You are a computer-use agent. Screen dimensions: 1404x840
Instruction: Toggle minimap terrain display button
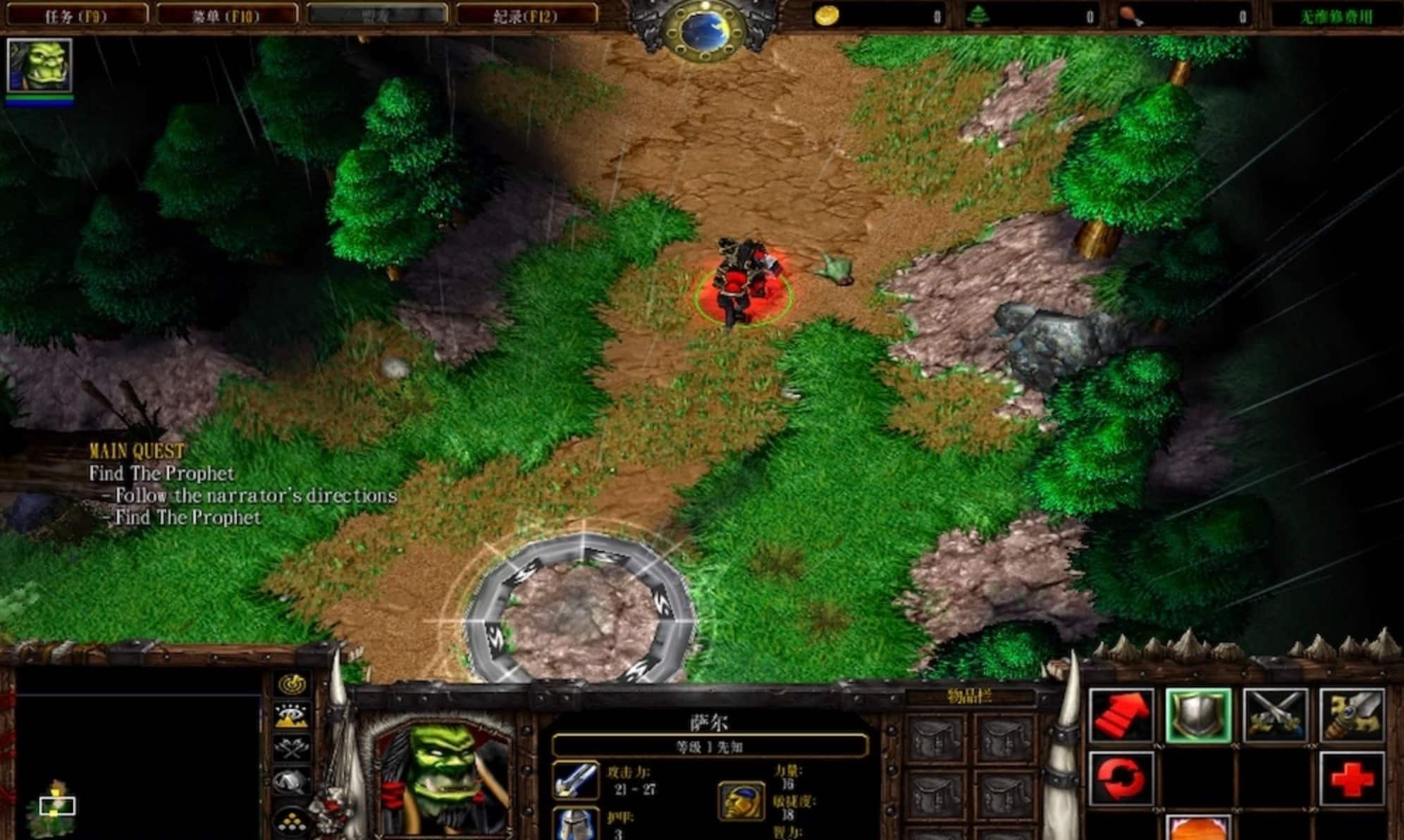click(292, 716)
